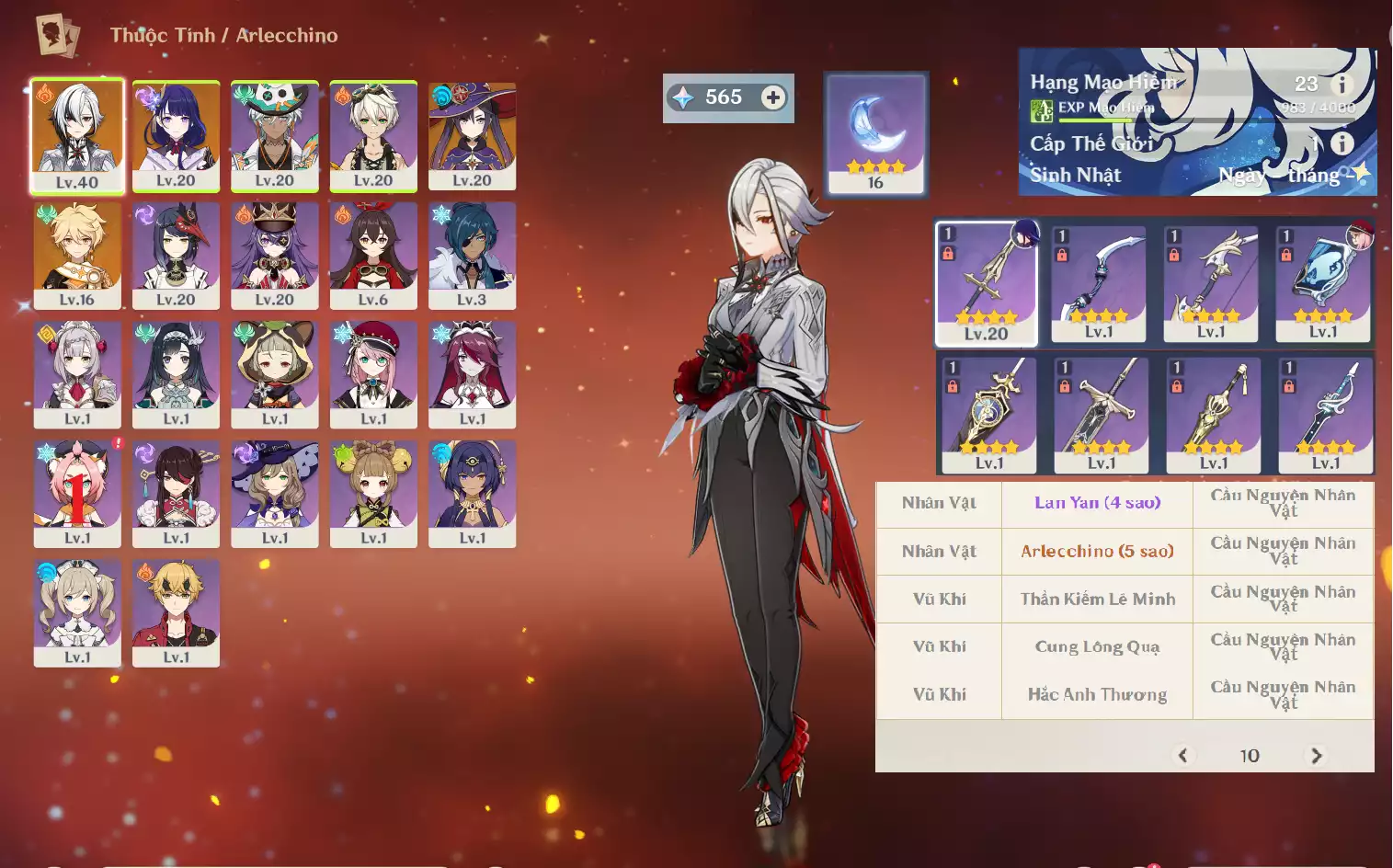This screenshot has height=868, width=1393.
Task: Go to the previous wish history page
Action: pyautogui.click(x=1182, y=756)
